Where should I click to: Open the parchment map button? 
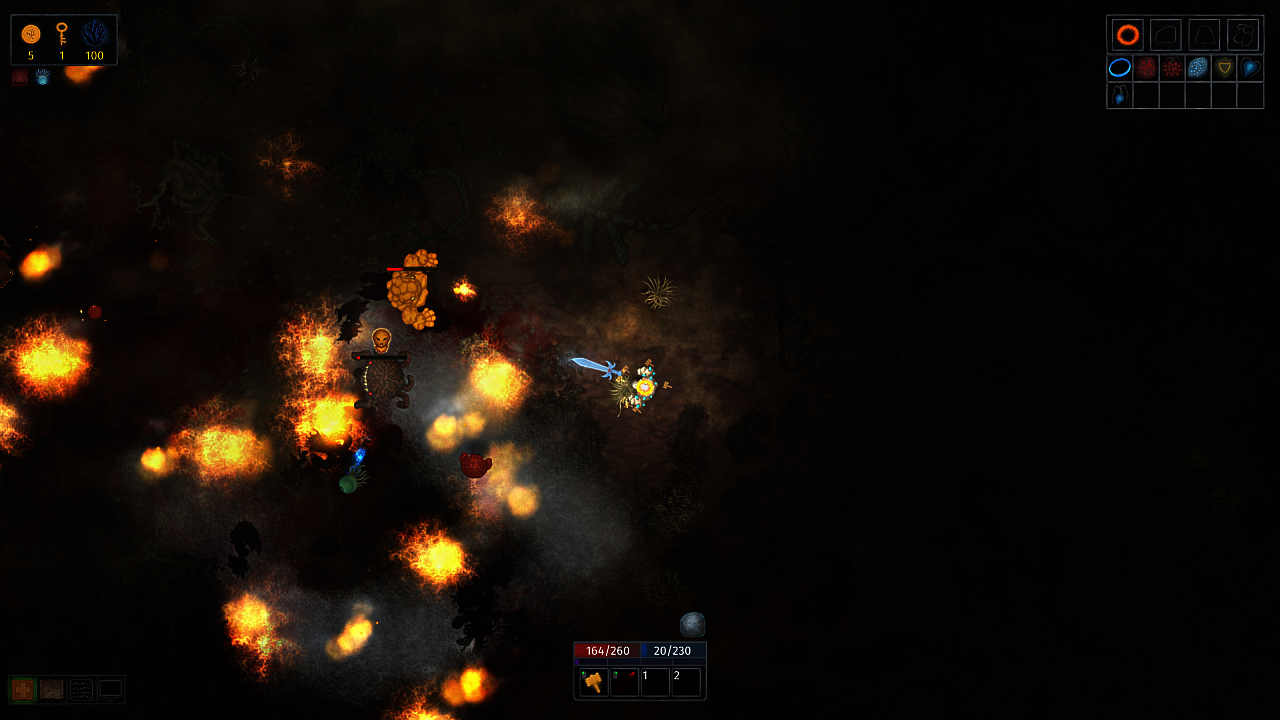[52, 689]
